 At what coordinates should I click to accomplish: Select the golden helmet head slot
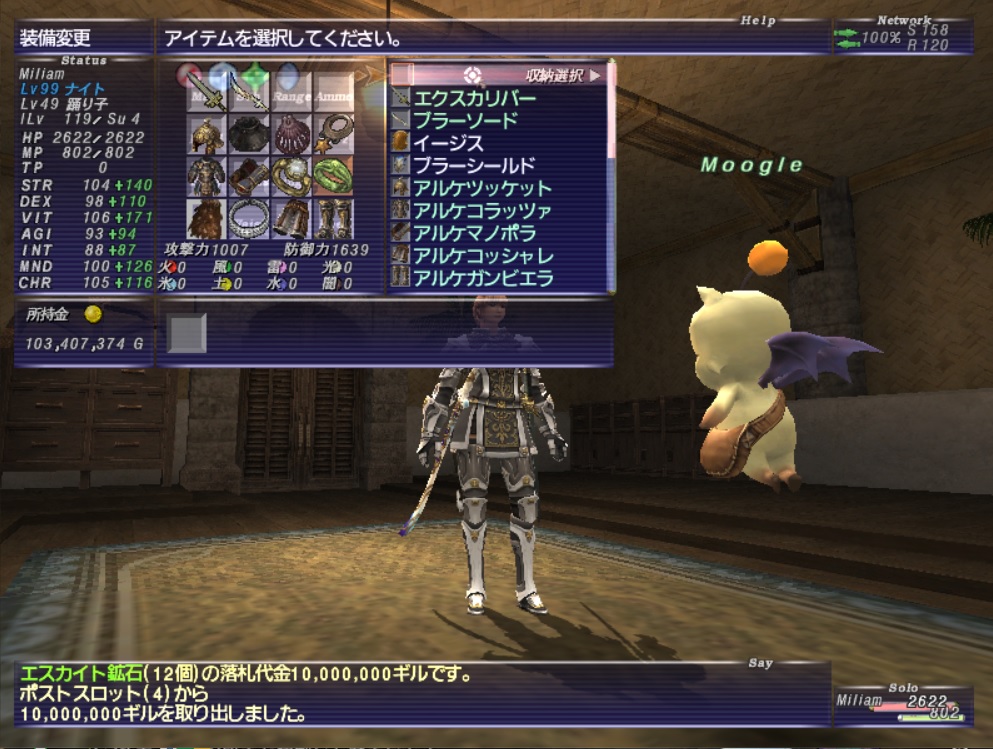206,135
